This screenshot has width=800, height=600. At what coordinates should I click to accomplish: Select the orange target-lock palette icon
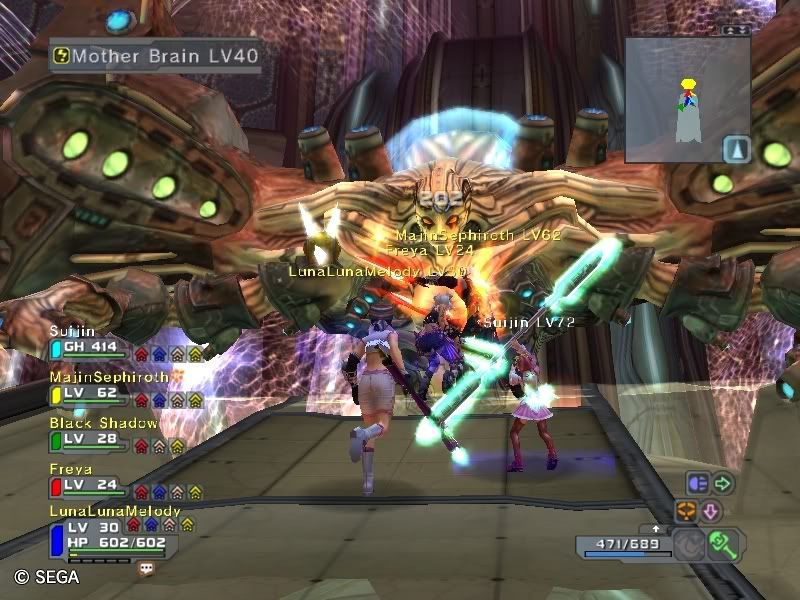tap(686, 511)
